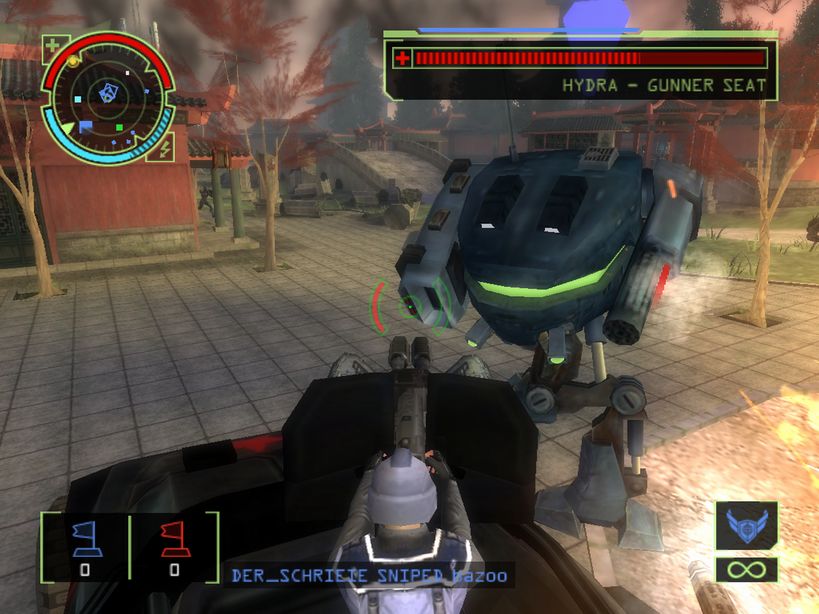819x614 pixels.
Task: Select the blue team flag icon
Action: coord(84,539)
